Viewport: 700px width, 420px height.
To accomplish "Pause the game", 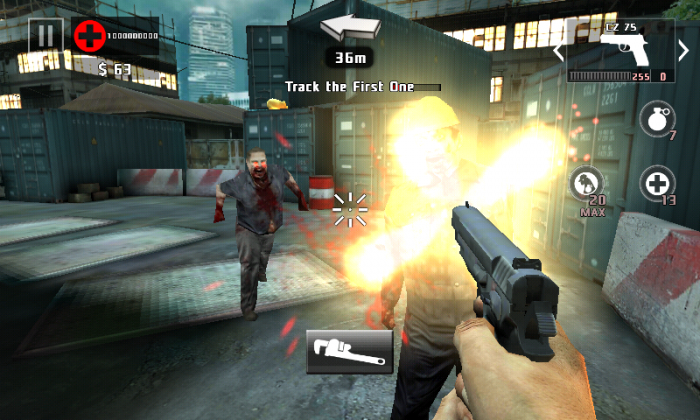I will pyautogui.click(x=44, y=36).
